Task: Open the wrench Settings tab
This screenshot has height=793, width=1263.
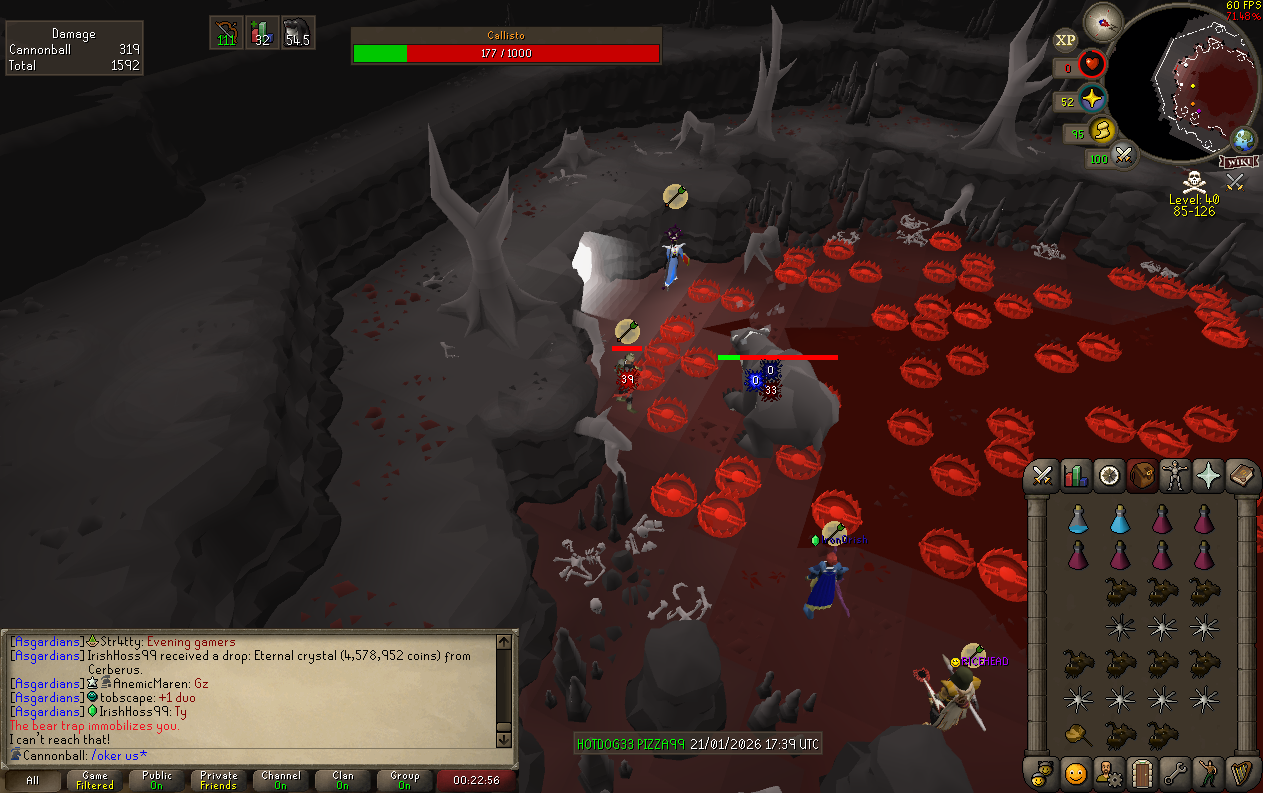Action: tap(1174, 773)
